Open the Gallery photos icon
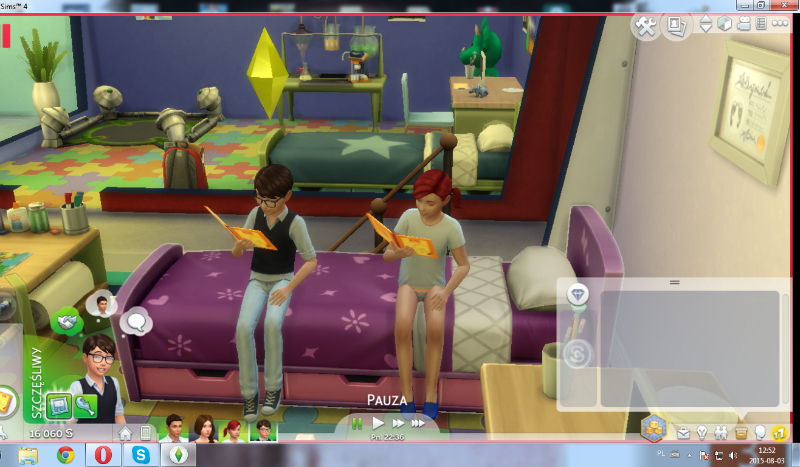 pos(676,27)
